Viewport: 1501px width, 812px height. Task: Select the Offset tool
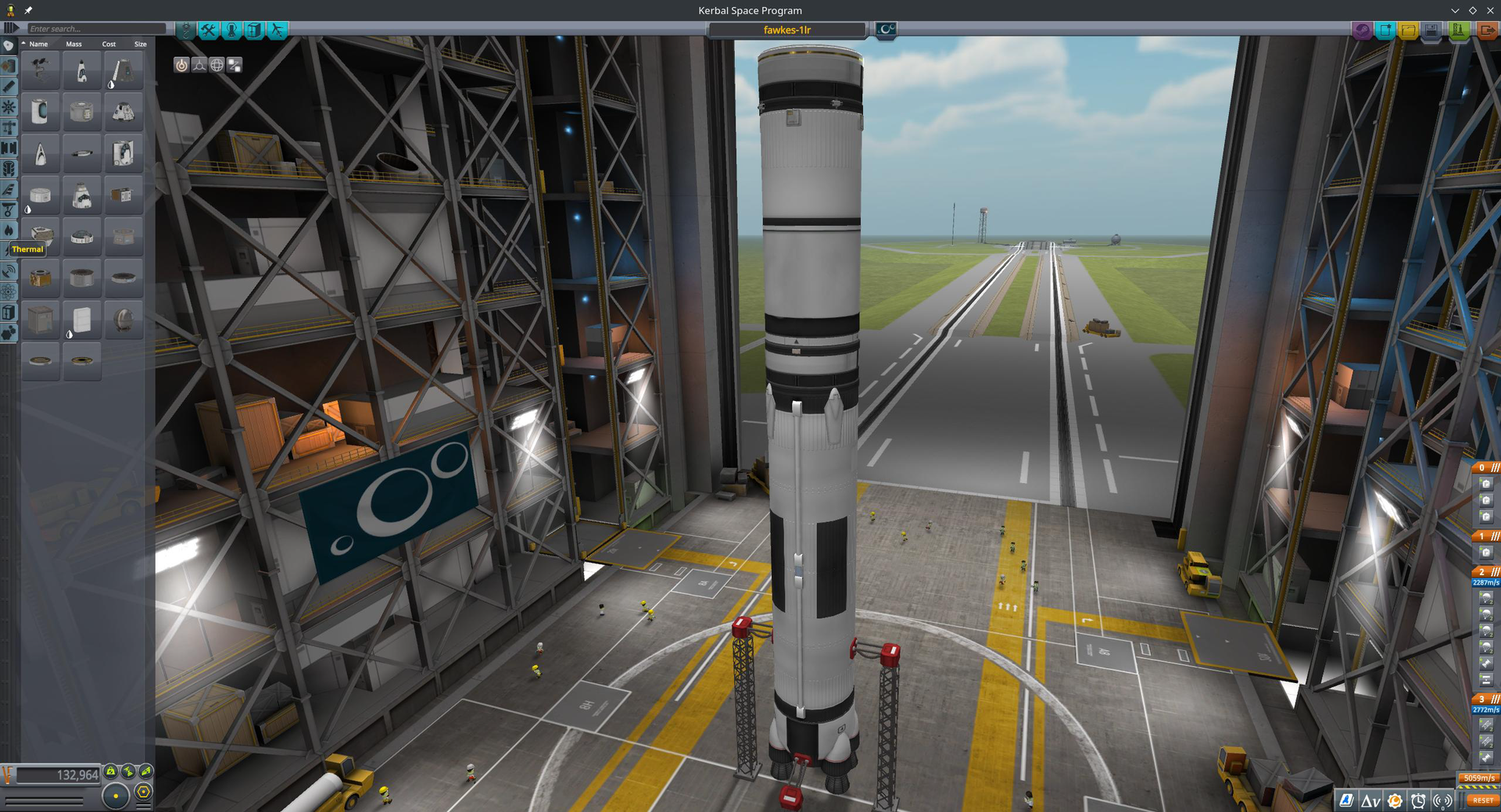click(199, 65)
